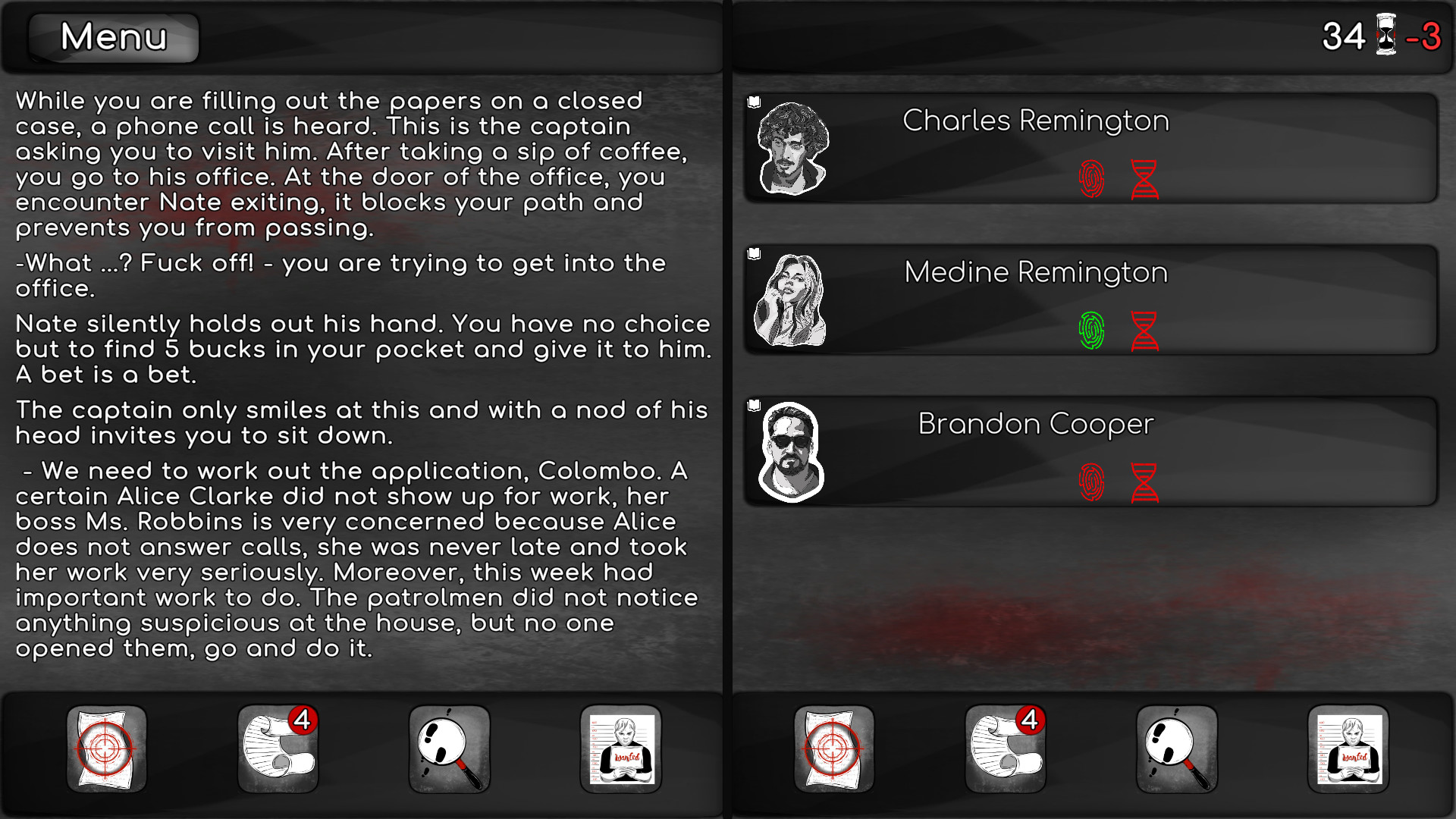Screen dimensions: 1456x819
Task: Open the Menu
Action: click(x=112, y=38)
